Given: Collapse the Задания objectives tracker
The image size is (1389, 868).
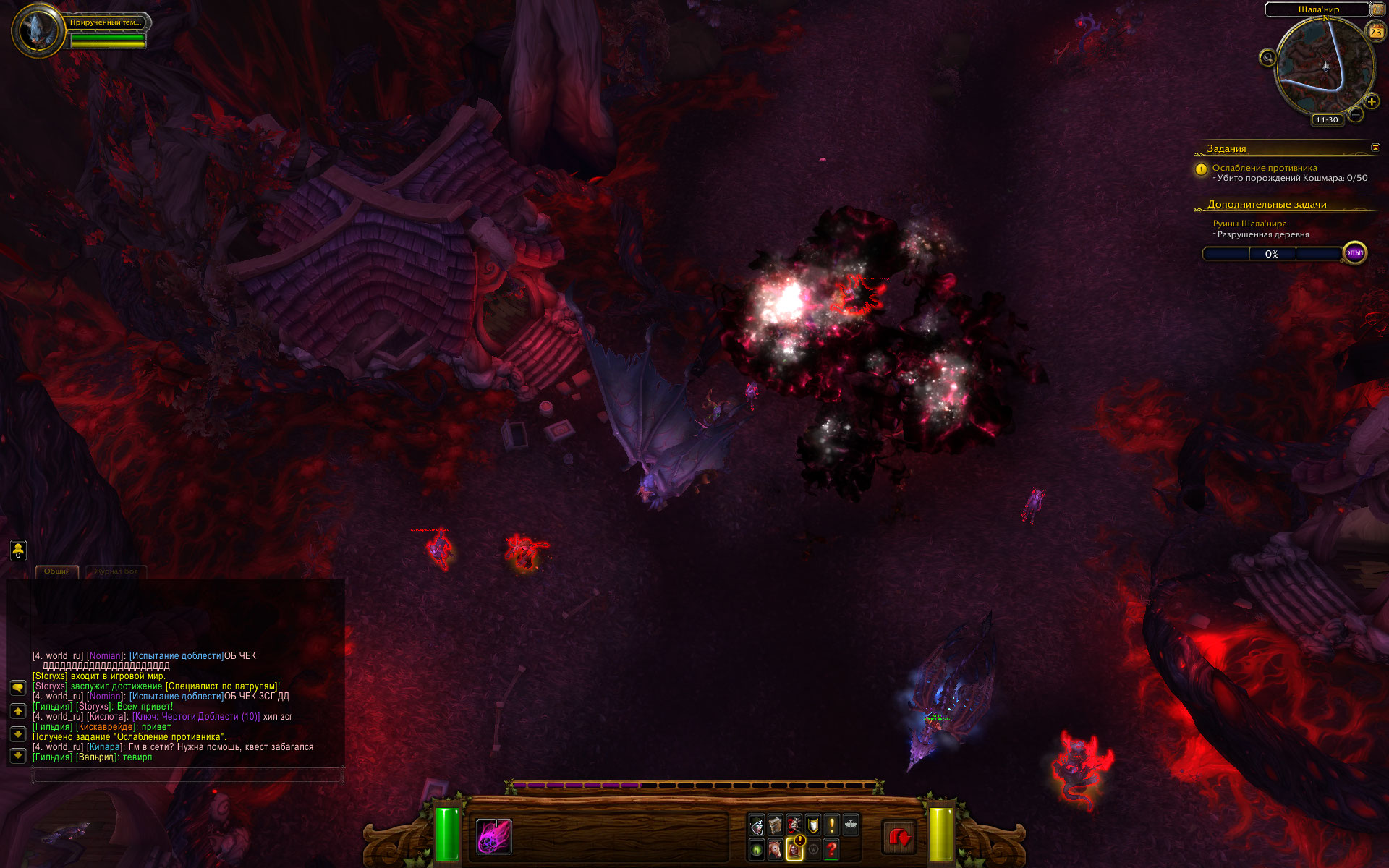Looking at the screenshot, I should 1375,148.
